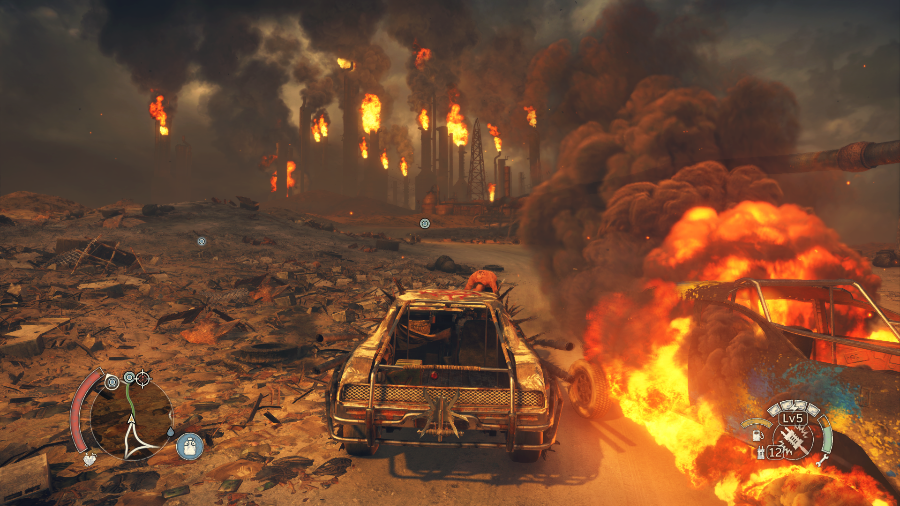
Task: Click the blue canteen icon beside minimap
Action: click(x=190, y=446)
